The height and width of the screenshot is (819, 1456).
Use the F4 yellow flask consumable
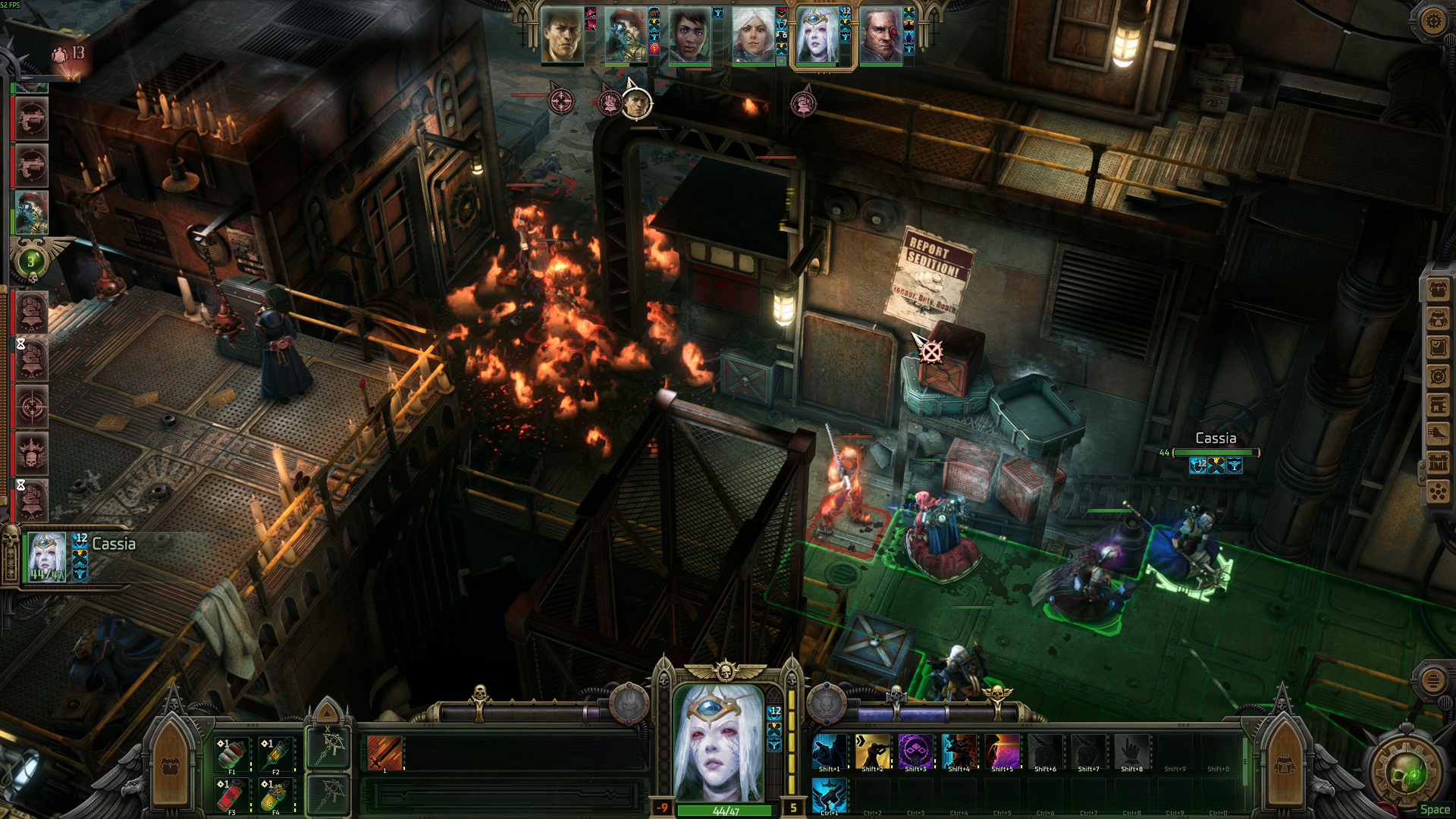276,795
